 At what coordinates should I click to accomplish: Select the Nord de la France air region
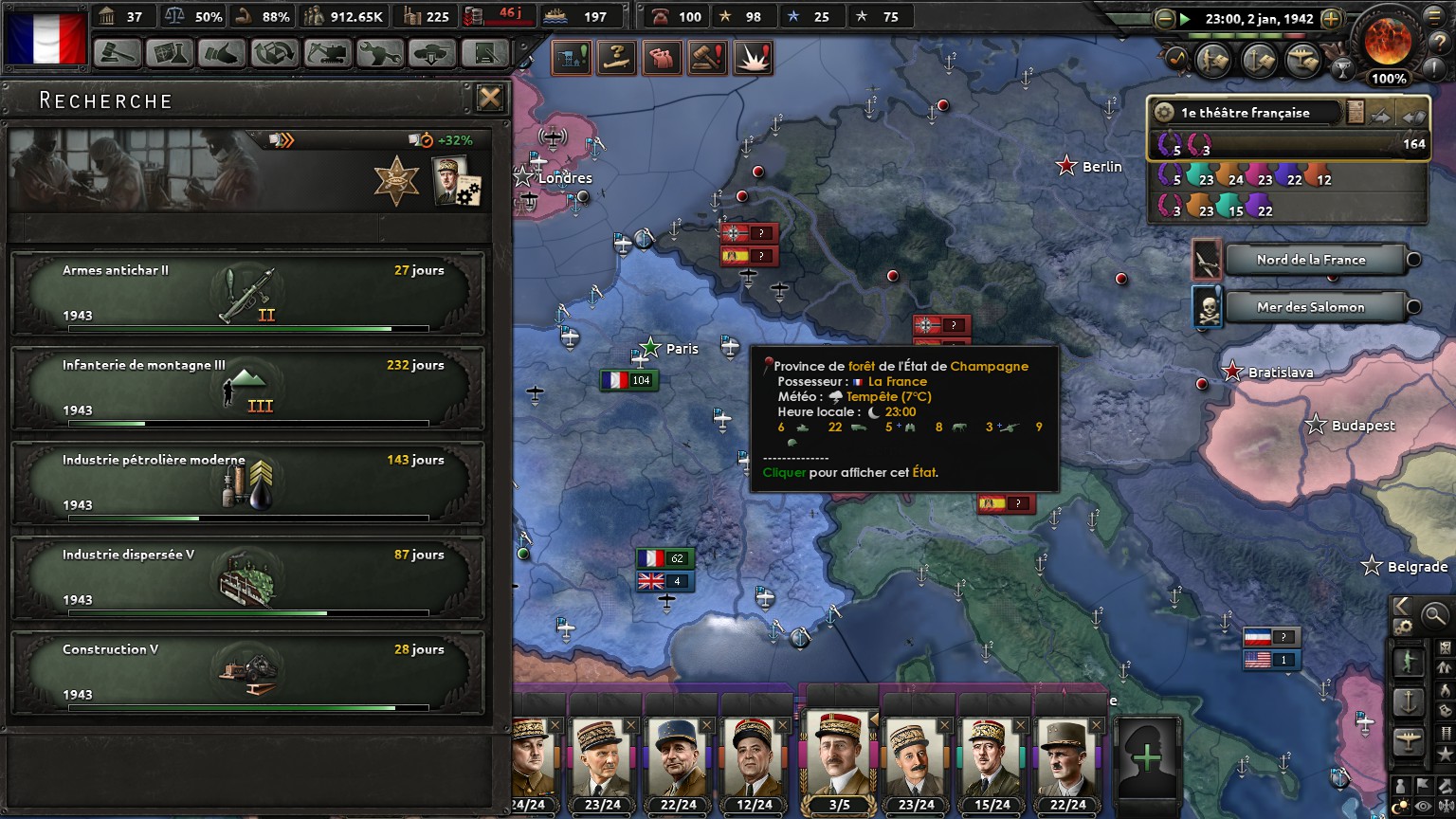(x=1310, y=260)
